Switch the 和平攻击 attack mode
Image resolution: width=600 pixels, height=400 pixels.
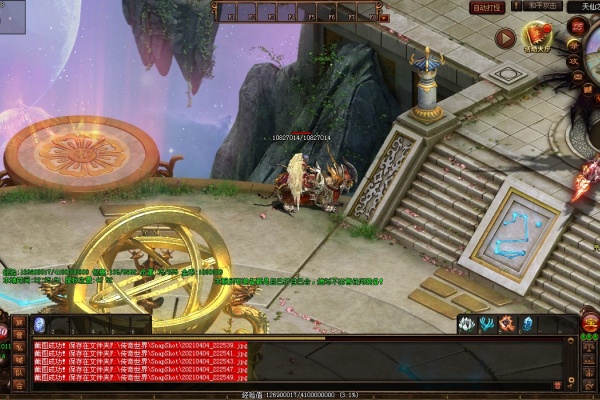541,7
